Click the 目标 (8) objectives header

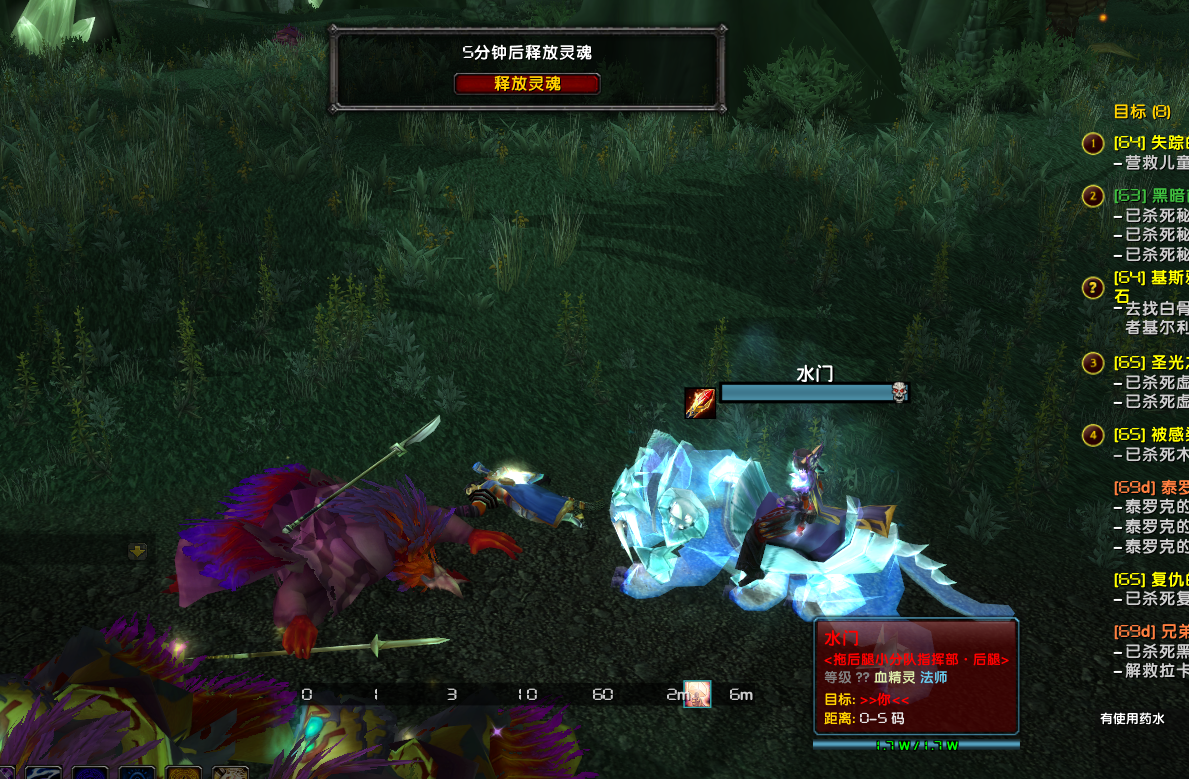1141,112
